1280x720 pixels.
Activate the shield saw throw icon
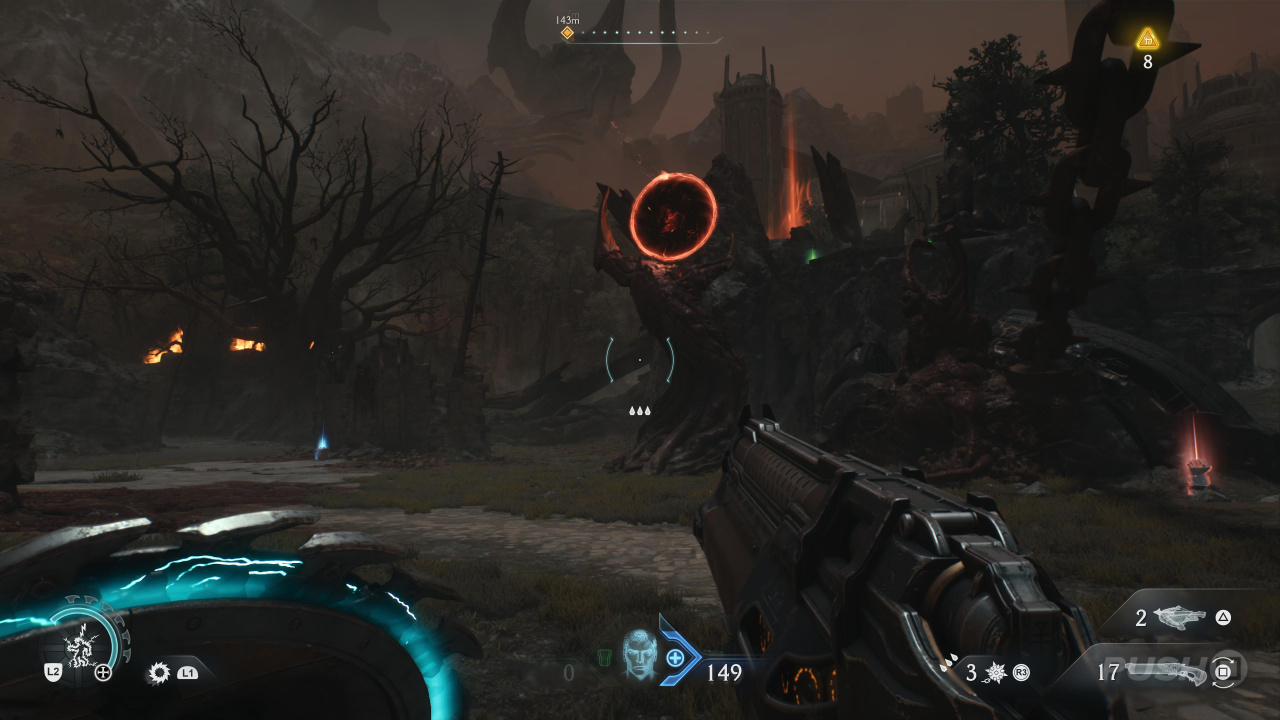(158, 673)
